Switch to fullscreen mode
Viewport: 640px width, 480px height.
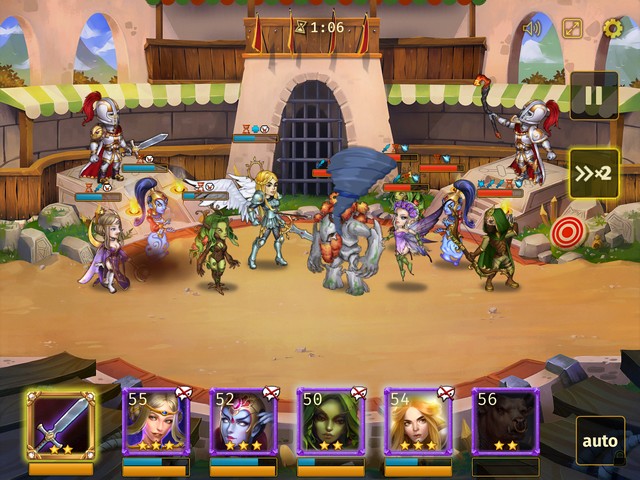pos(572,28)
